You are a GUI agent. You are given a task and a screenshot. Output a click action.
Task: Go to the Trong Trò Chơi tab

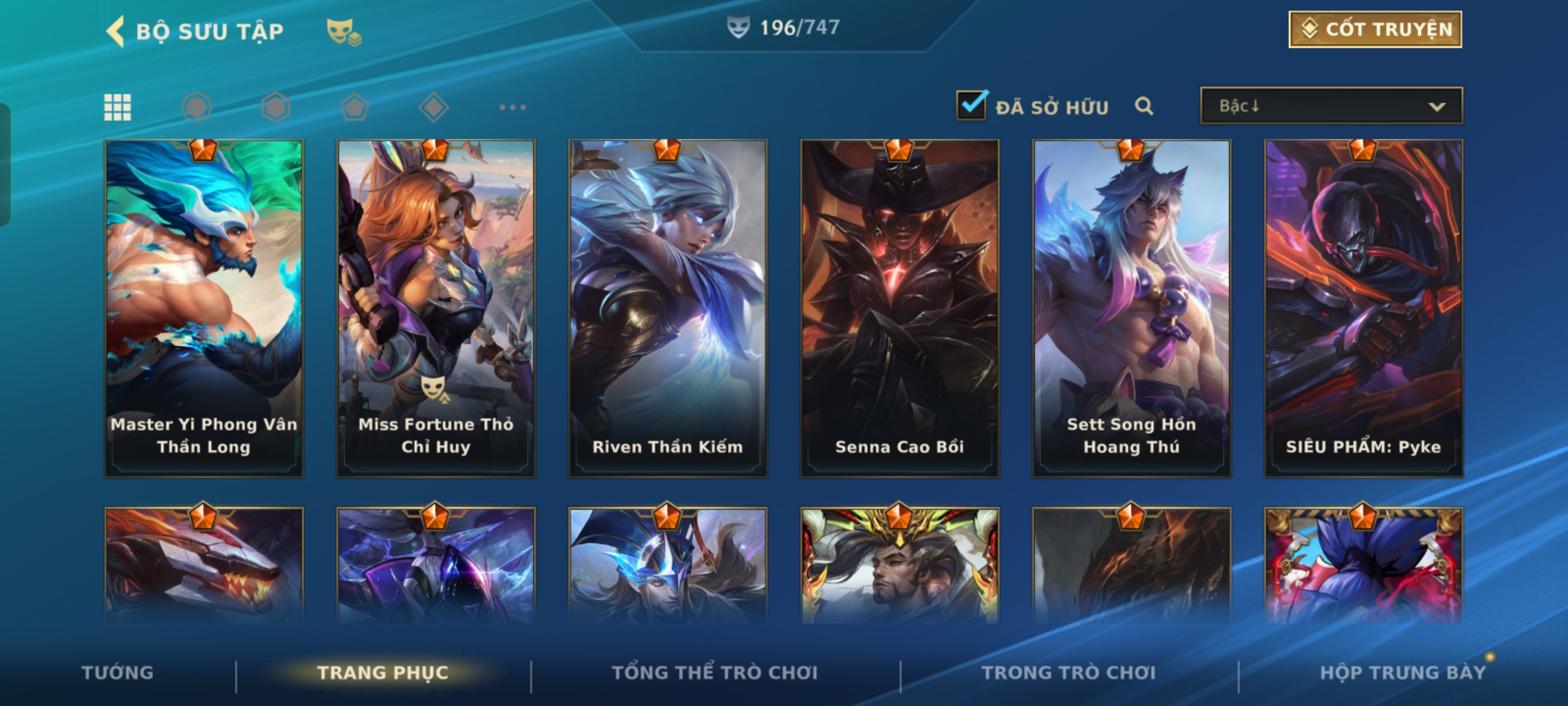tap(1069, 673)
